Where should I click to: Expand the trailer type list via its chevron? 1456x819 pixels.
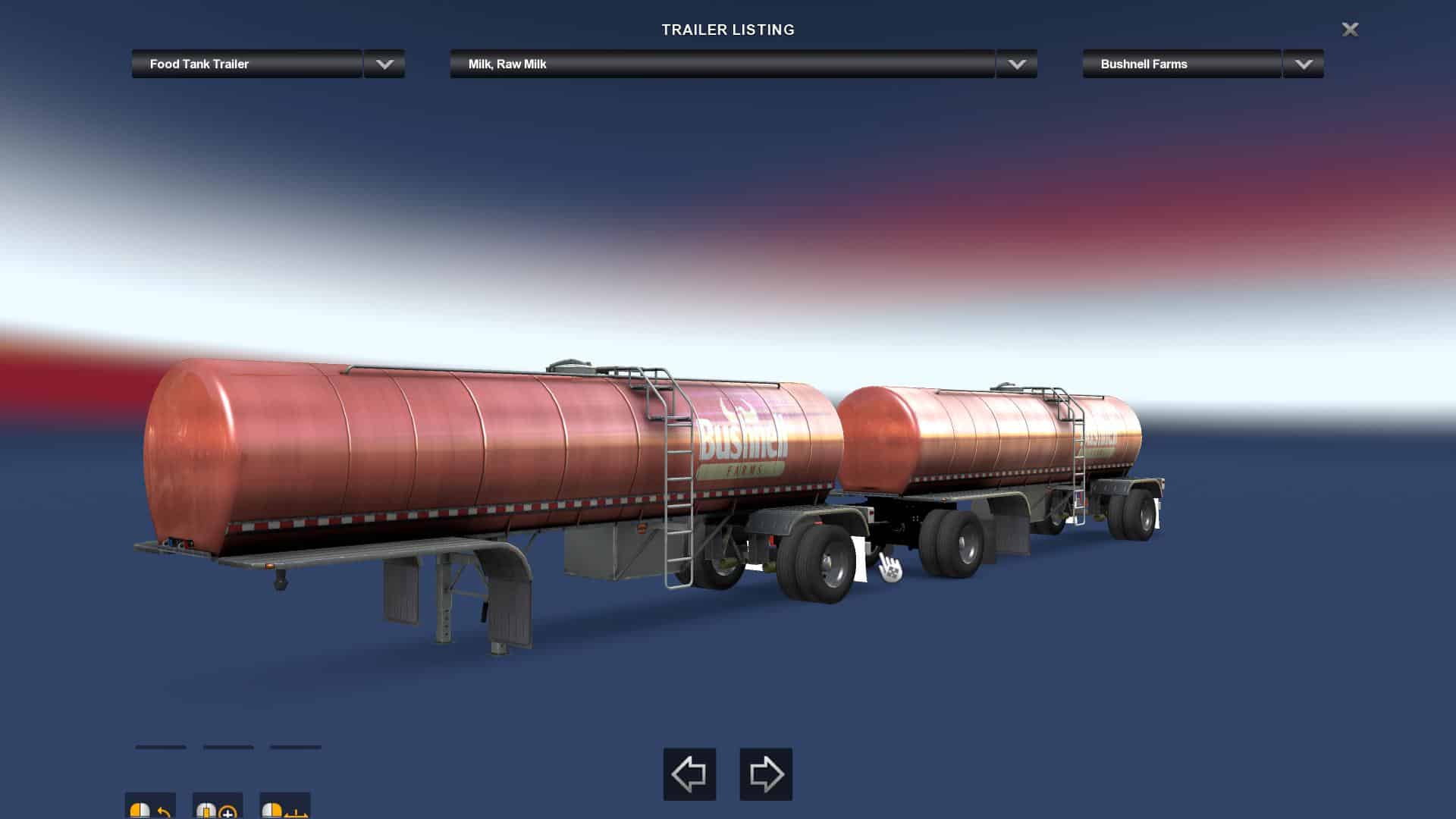point(384,64)
